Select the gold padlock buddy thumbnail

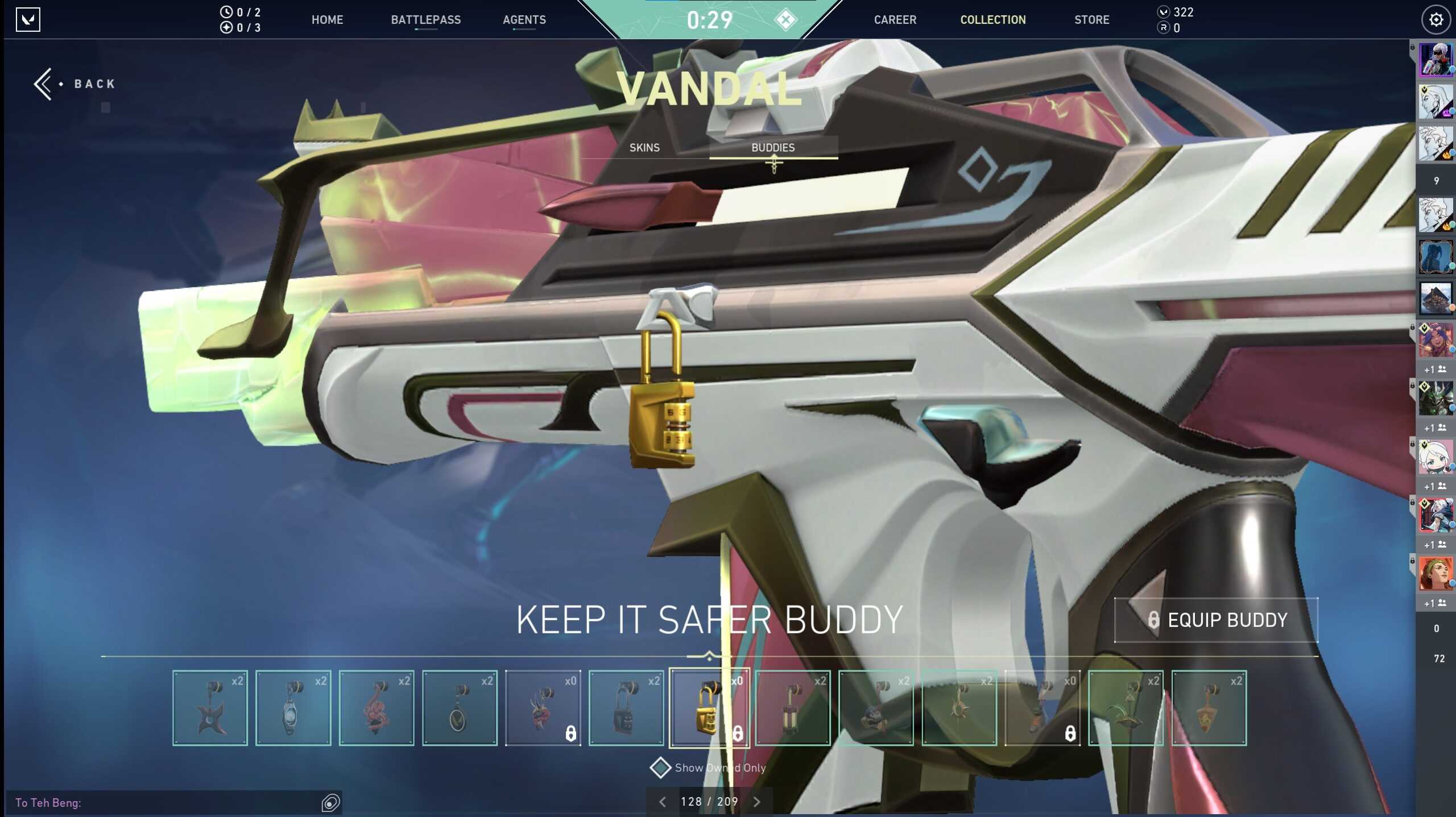pyautogui.click(x=709, y=707)
